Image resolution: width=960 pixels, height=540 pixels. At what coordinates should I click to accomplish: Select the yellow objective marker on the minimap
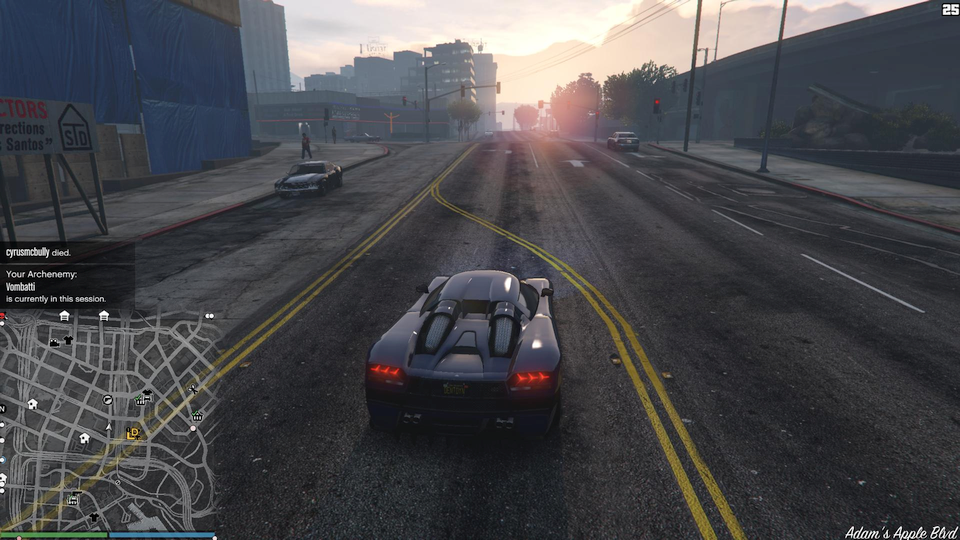click(x=133, y=433)
